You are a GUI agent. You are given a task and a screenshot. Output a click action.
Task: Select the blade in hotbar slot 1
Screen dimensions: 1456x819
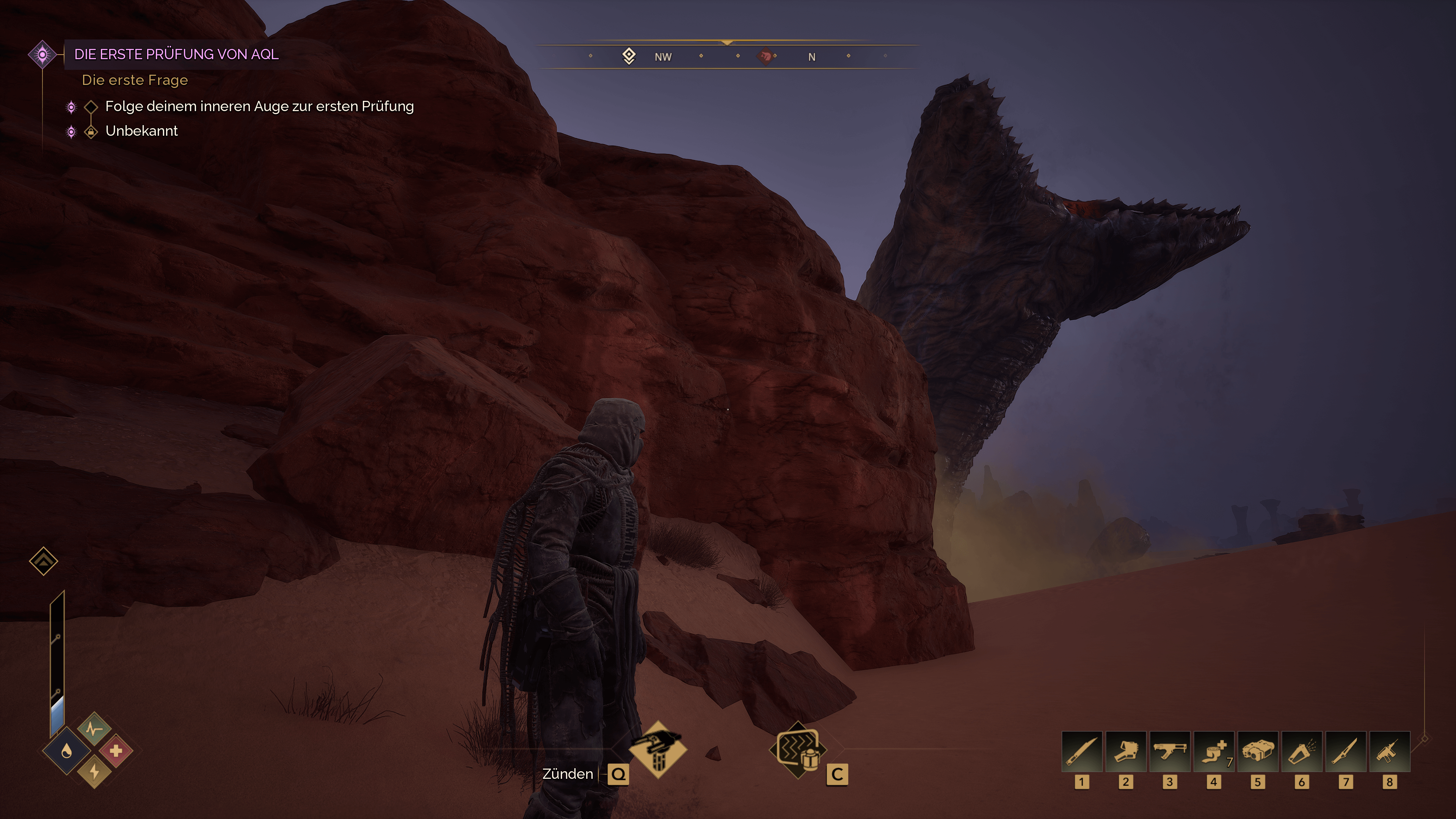1082,752
